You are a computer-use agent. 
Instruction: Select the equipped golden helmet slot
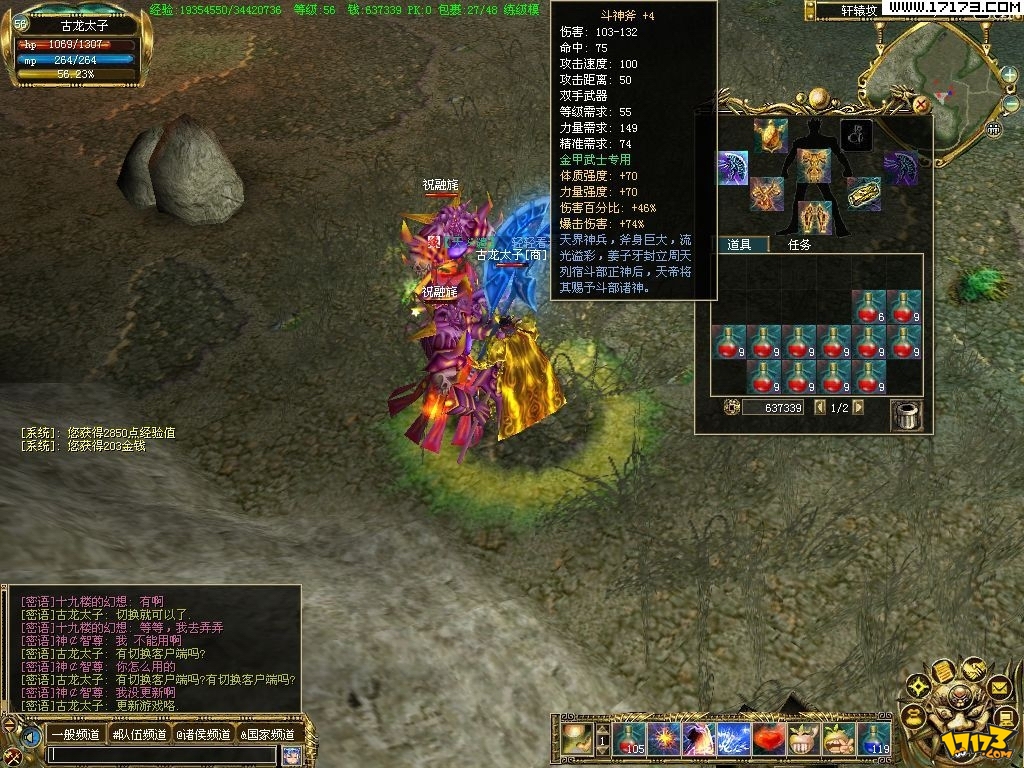click(x=770, y=134)
